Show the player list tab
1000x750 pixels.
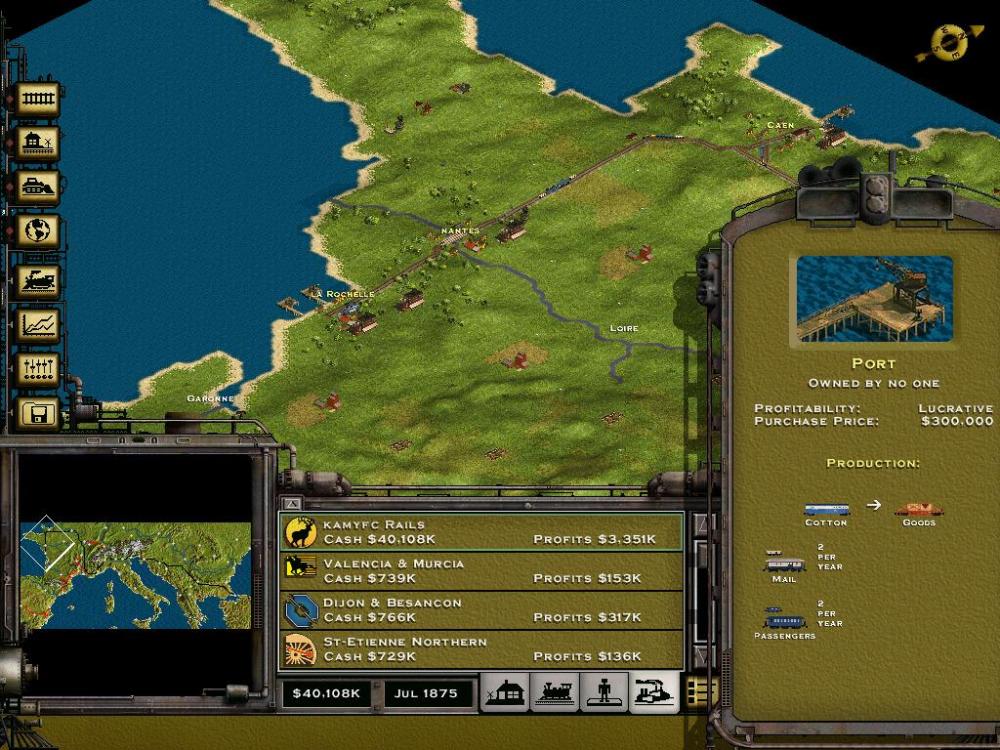coord(603,692)
